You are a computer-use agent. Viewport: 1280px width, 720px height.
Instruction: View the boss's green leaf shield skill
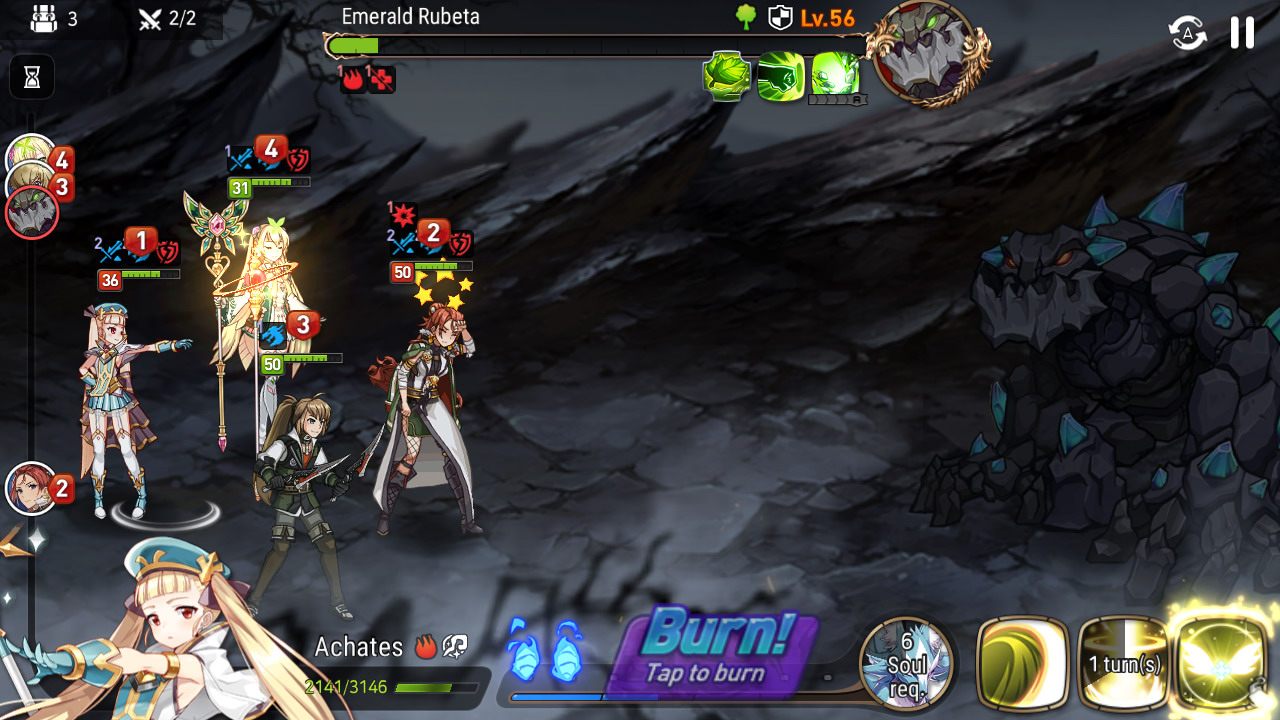(x=727, y=76)
